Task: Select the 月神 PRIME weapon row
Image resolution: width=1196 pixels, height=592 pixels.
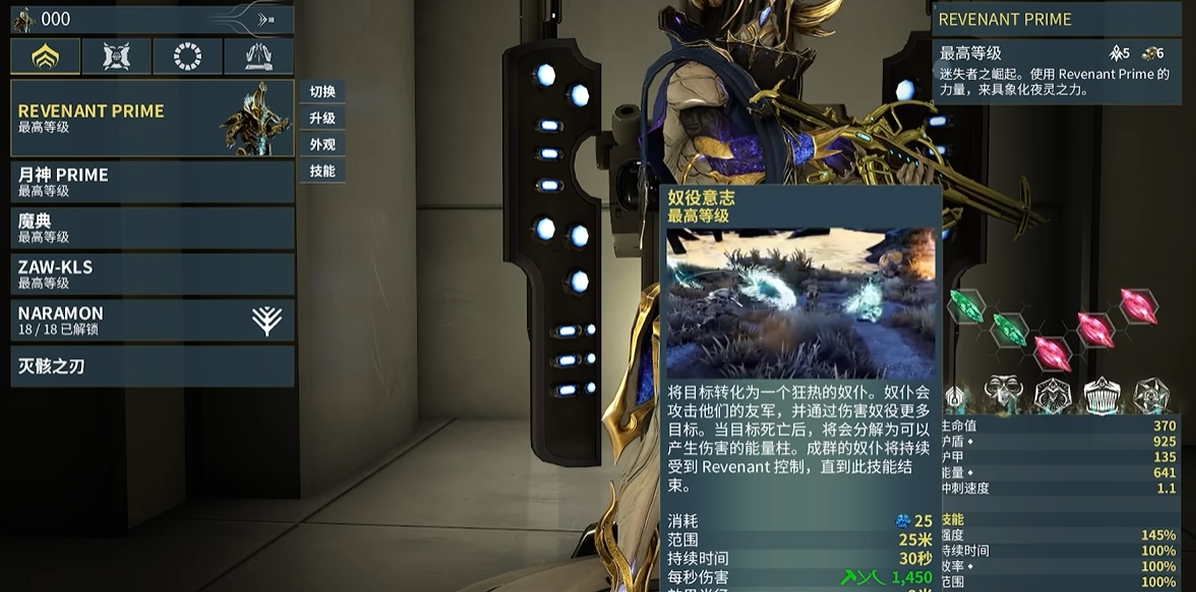Action: tap(152, 181)
